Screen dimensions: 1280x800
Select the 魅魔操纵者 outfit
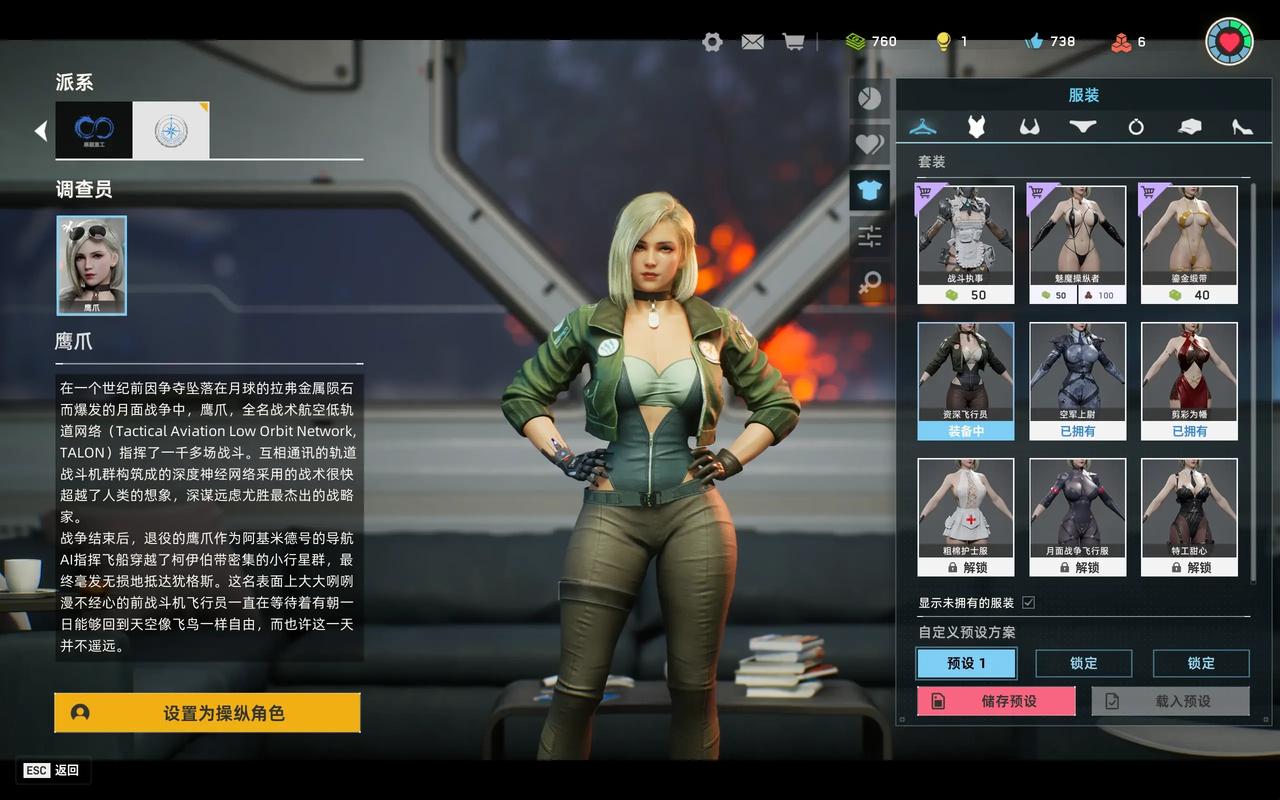pyautogui.click(x=1077, y=244)
